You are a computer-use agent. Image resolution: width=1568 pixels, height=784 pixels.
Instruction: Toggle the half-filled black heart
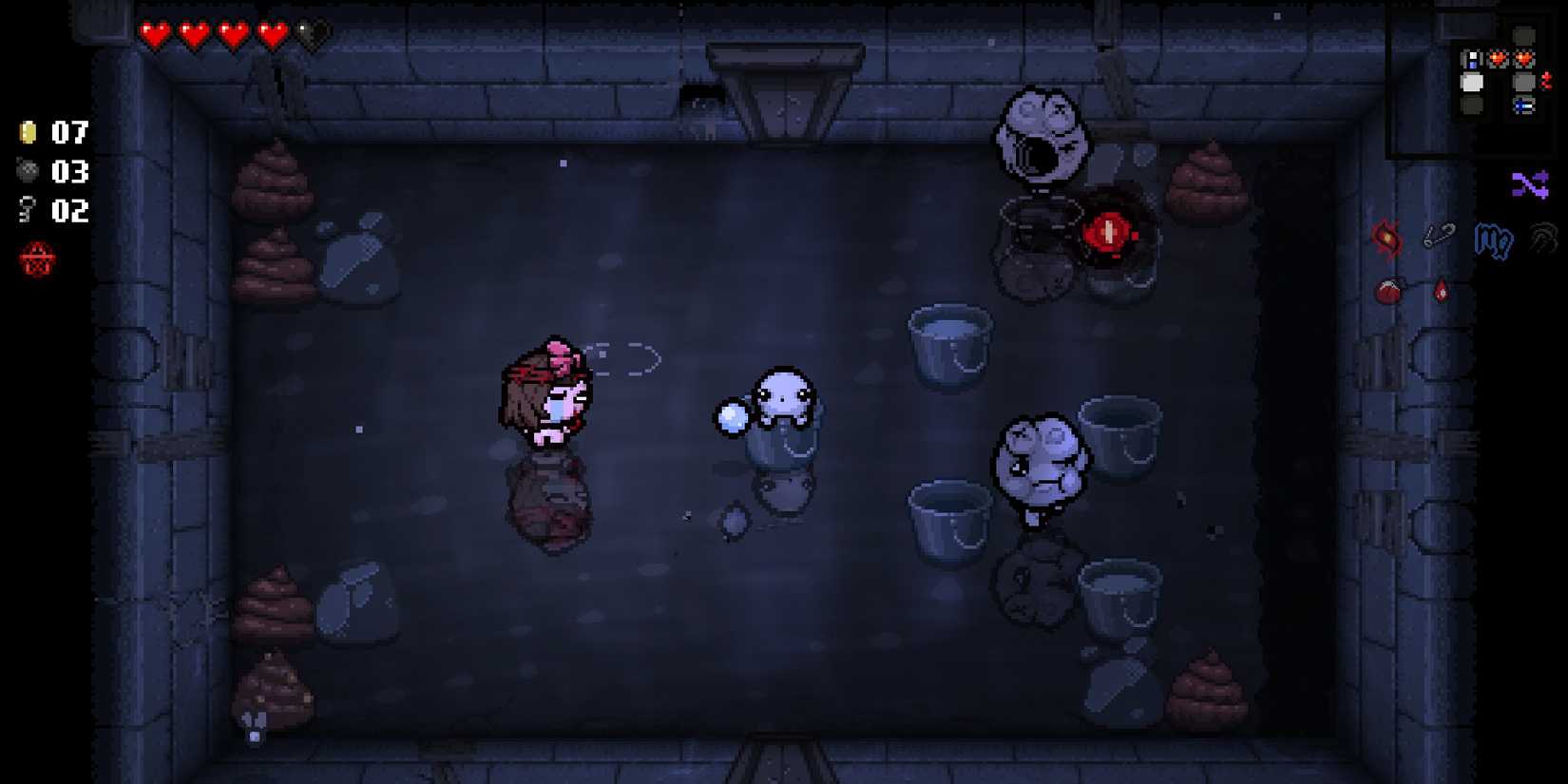pyautogui.click(x=314, y=31)
